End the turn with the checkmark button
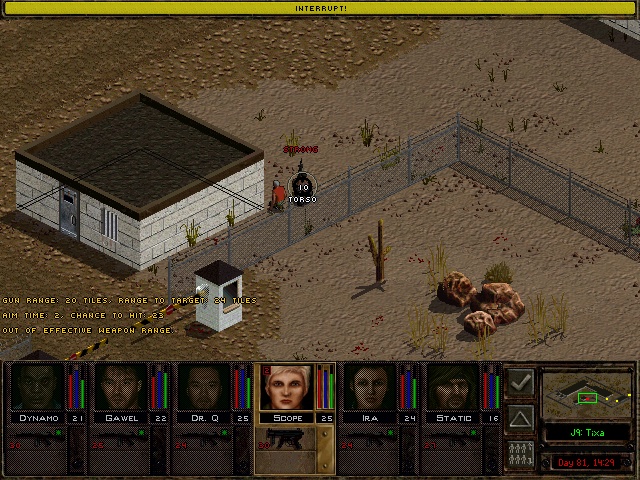 click(x=520, y=382)
